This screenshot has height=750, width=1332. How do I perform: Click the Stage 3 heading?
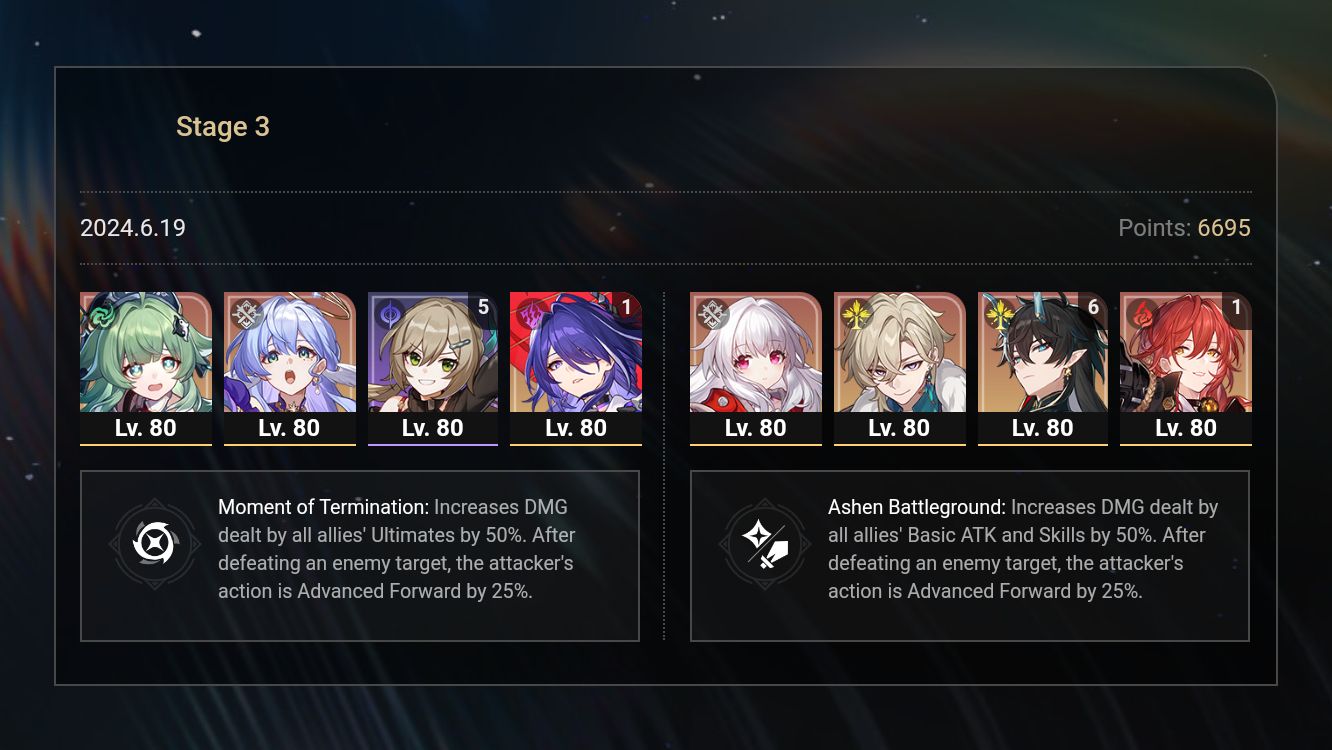tap(222, 126)
